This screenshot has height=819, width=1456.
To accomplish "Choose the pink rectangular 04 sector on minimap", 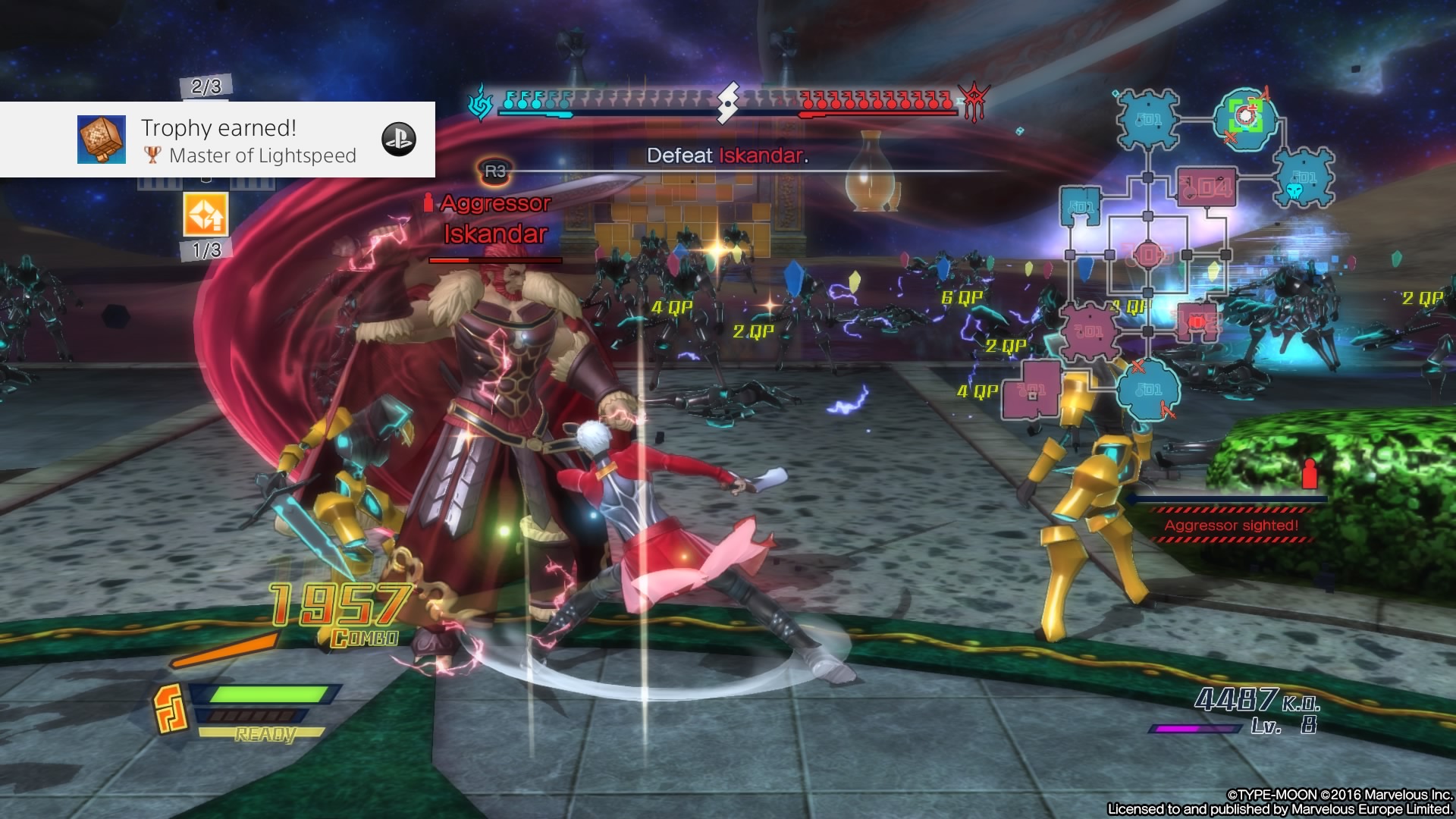I will coord(1207,187).
